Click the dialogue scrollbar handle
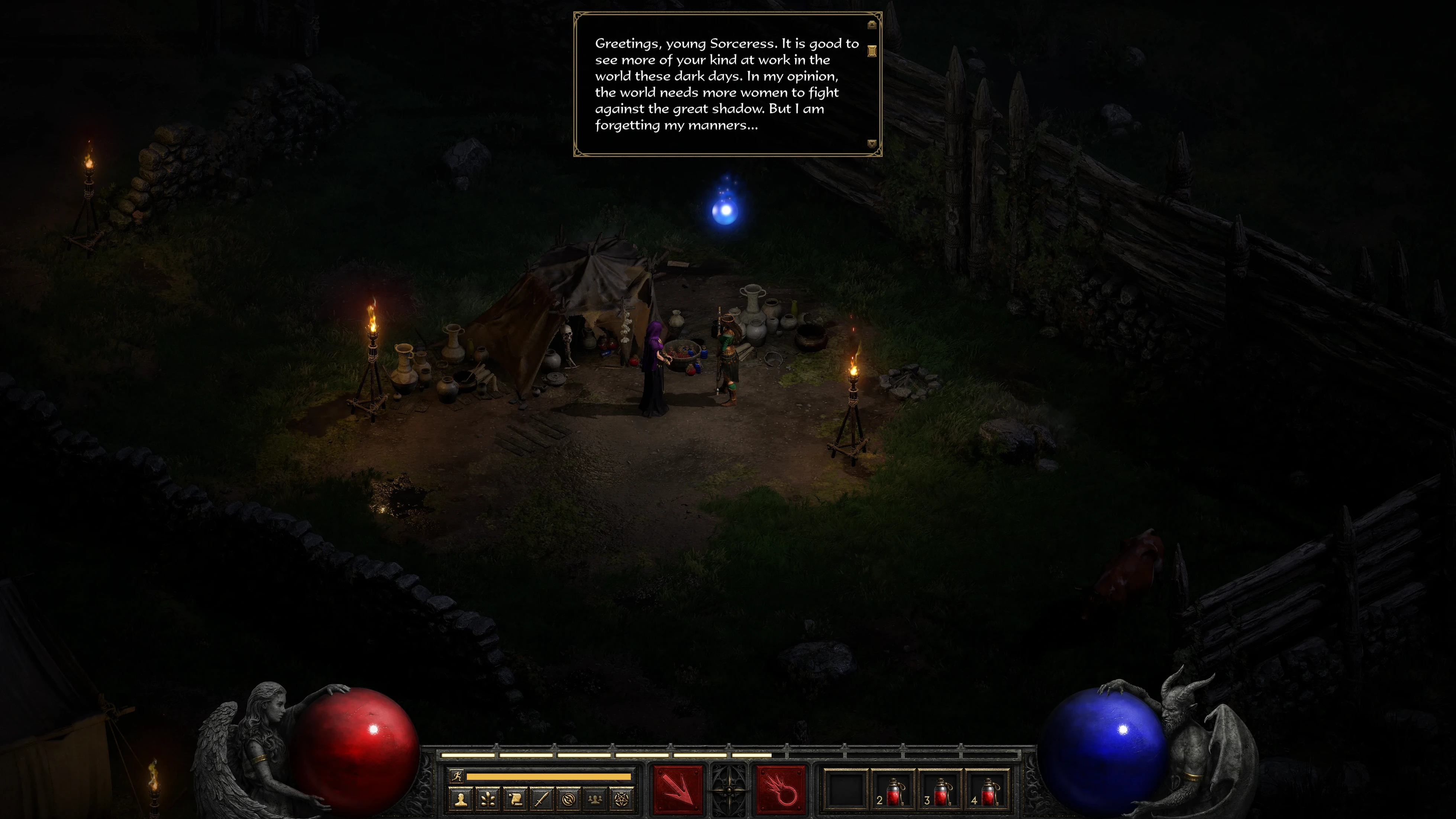1456x819 pixels. (872, 51)
